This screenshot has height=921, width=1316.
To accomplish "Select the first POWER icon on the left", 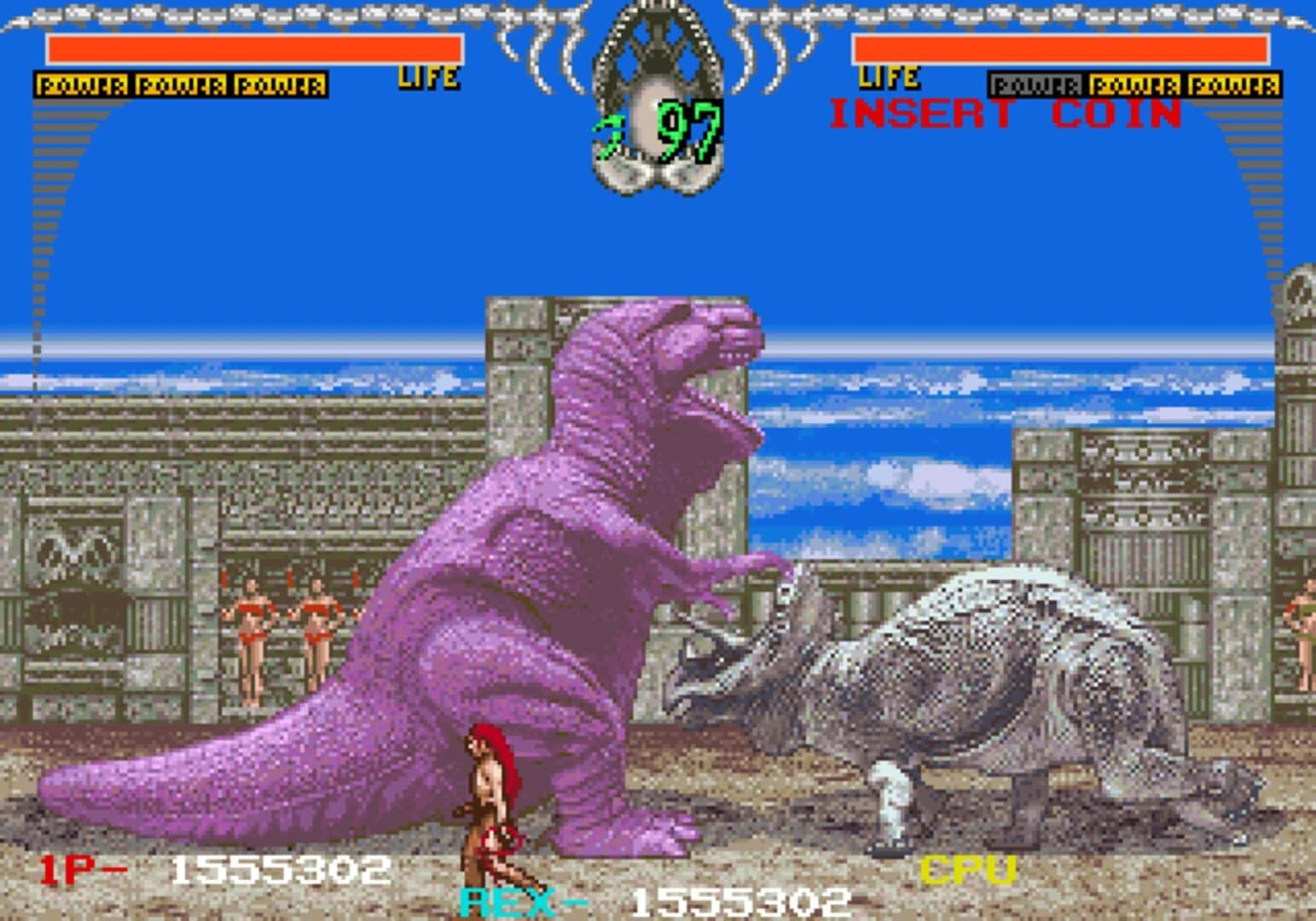I will (82, 83).
